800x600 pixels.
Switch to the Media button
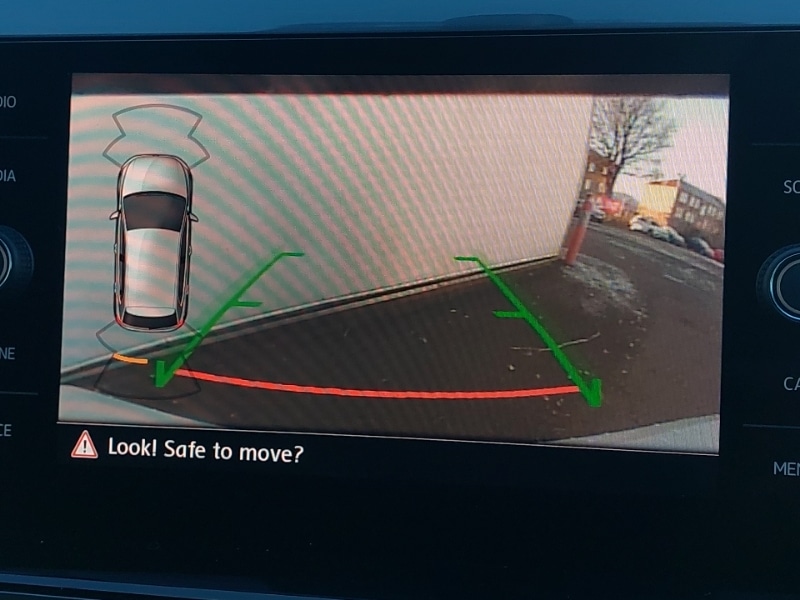[10, 176]
